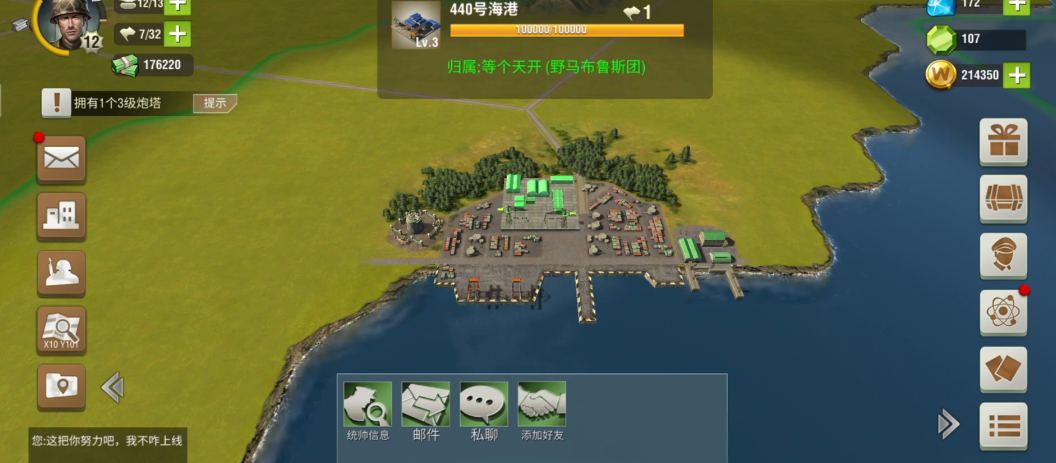Viewport: 1056px width, 463px height.
Task: Choose 添加好友 add friend
Action: click(x=542, y=410)
